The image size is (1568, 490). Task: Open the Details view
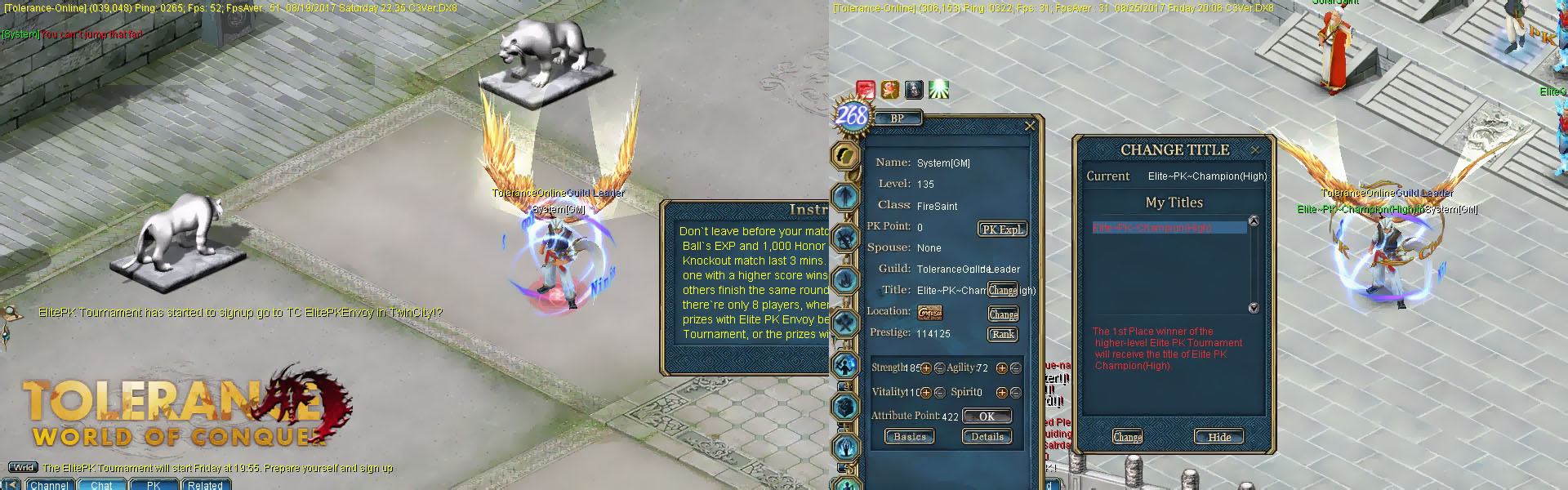tap(987, 437)
